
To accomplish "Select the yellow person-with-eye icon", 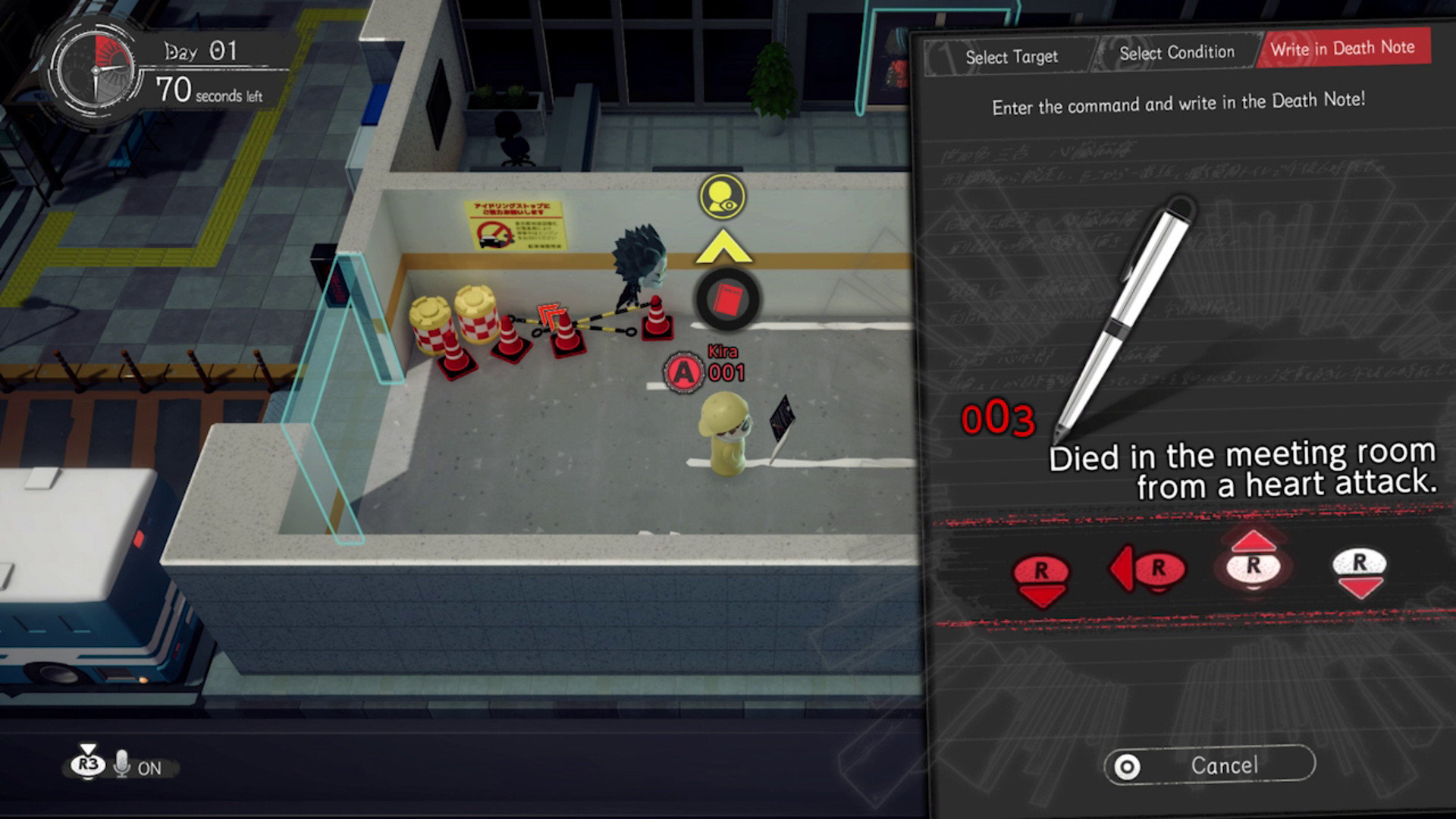I will click(722, 196).
